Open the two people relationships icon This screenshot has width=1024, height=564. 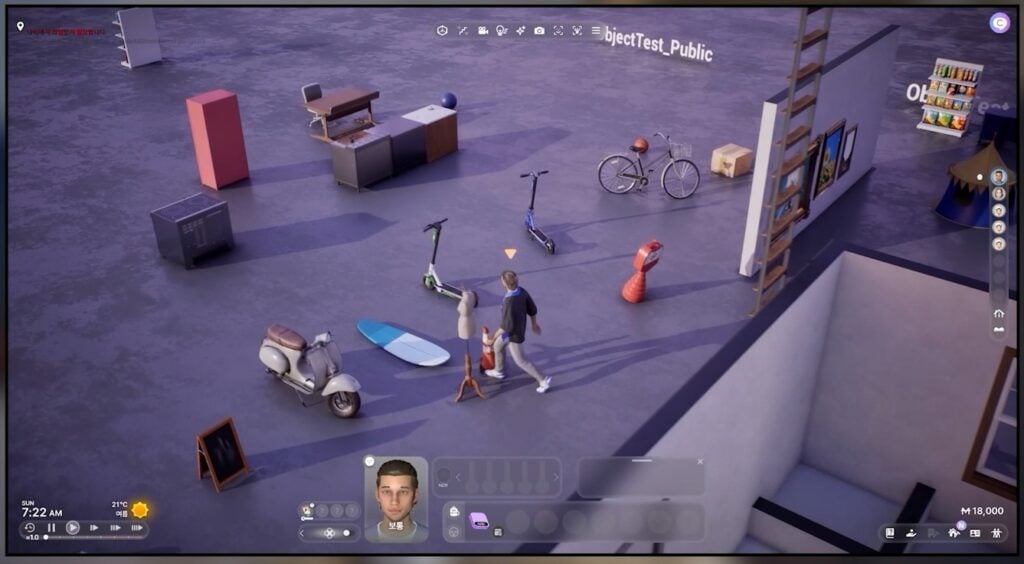click(996, 533)
